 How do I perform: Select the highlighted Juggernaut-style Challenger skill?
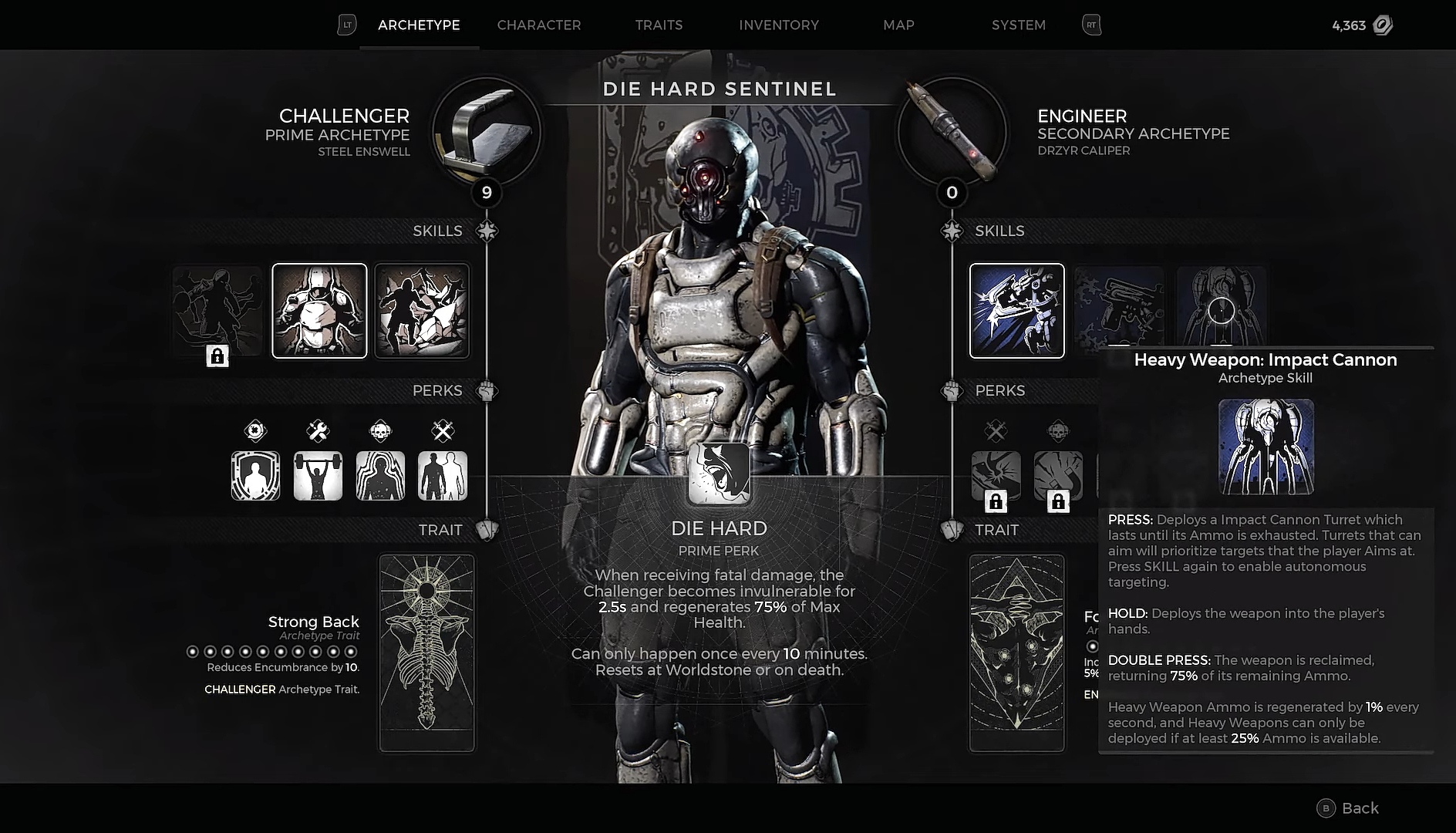[x=319, y=311]
